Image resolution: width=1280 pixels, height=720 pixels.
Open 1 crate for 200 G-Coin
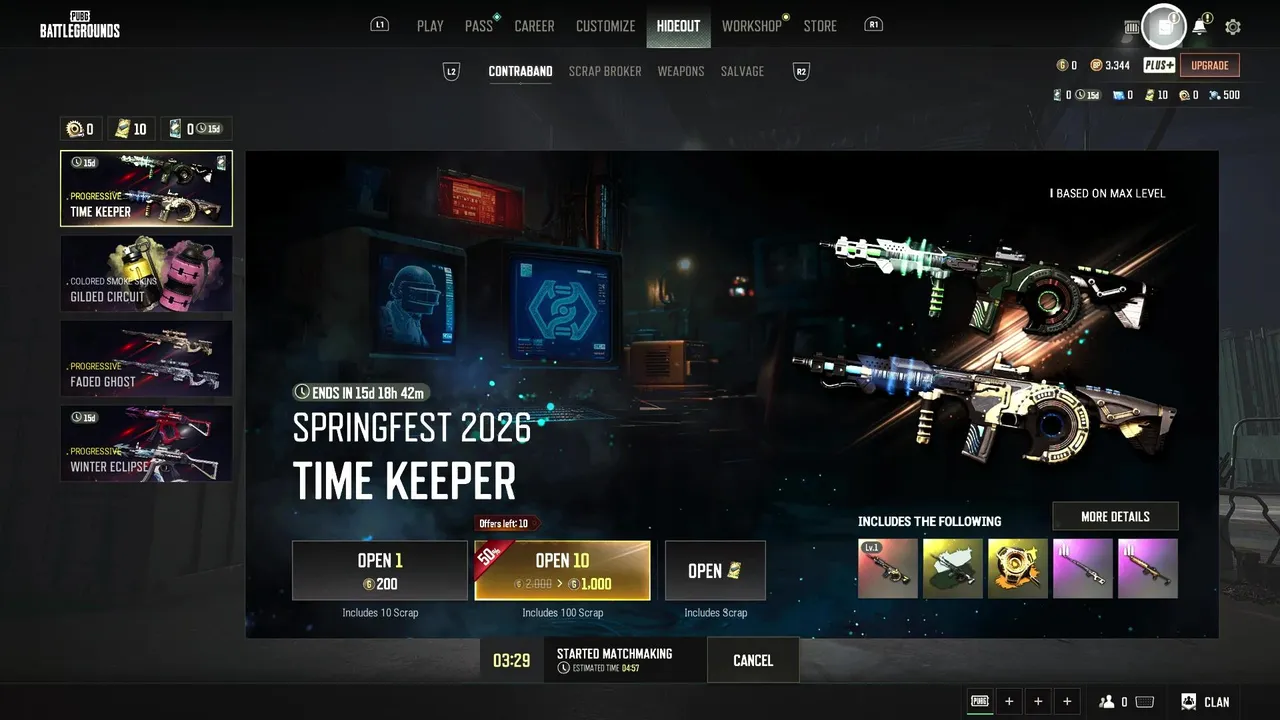click(x=380, y=571)
